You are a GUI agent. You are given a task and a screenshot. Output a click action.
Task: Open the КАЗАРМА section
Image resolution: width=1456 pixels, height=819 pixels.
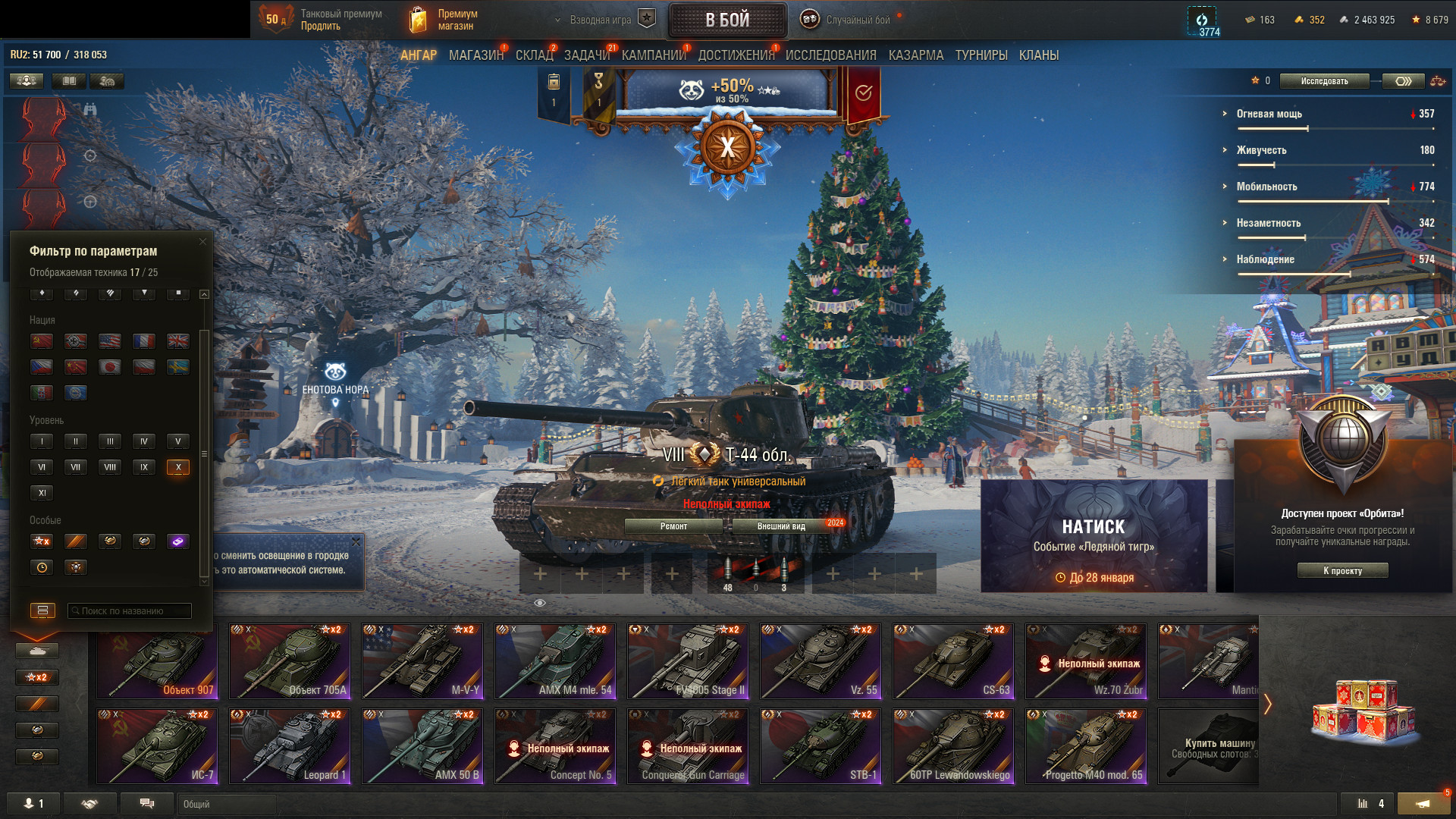[915, 55]
